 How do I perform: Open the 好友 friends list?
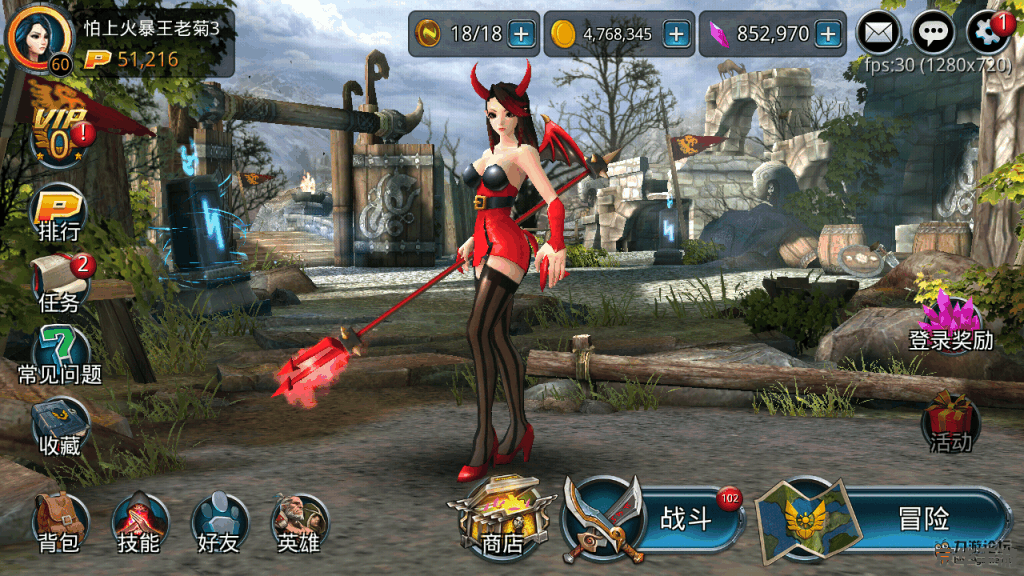[x=219, y=522]
